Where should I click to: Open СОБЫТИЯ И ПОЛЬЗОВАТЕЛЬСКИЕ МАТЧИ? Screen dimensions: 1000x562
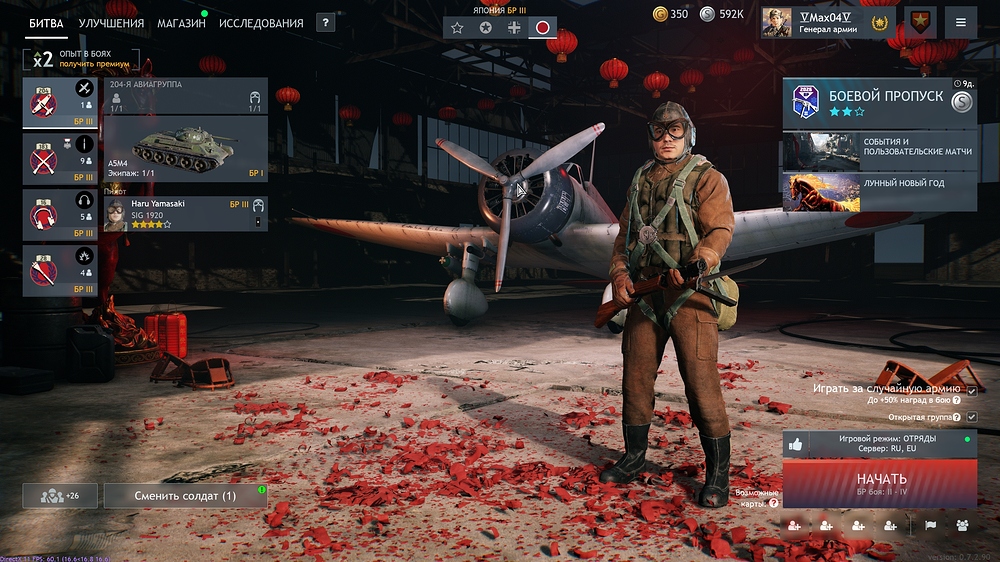[x=879, y=151]
